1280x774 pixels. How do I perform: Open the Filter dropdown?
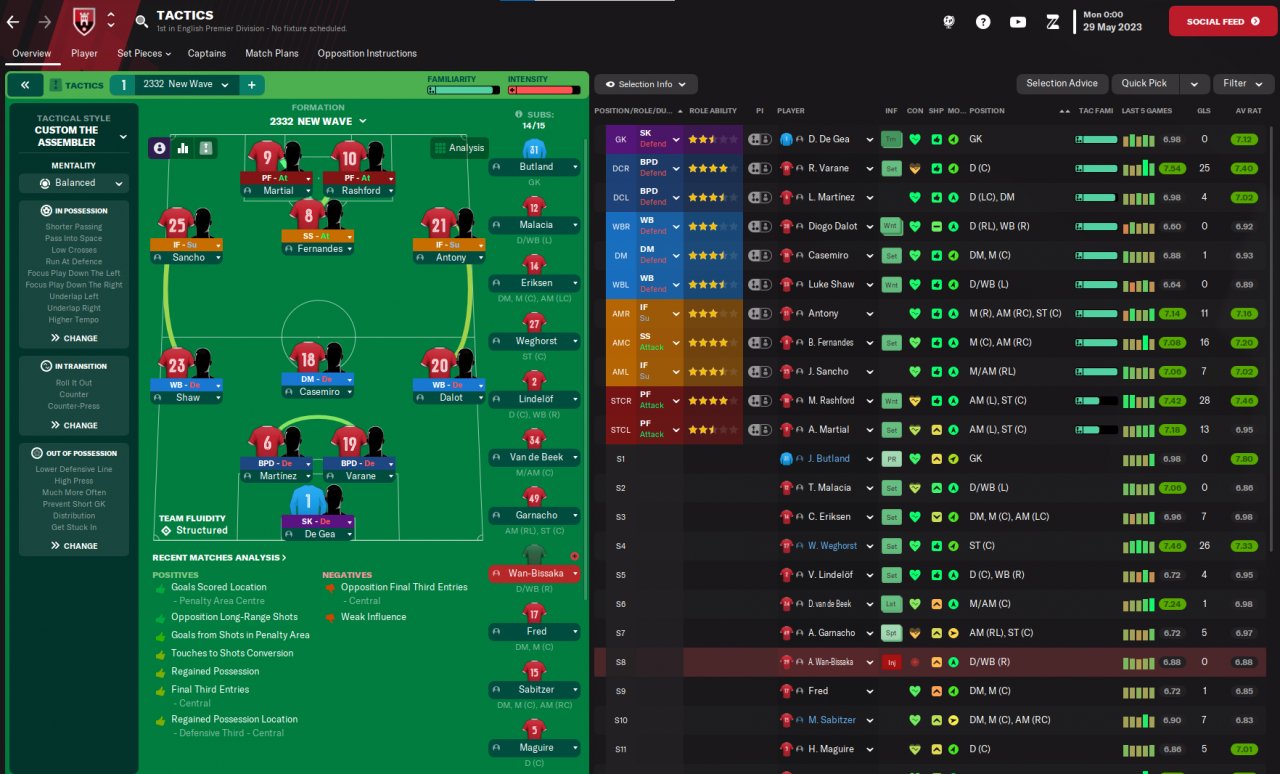[x=1242, y=84]
